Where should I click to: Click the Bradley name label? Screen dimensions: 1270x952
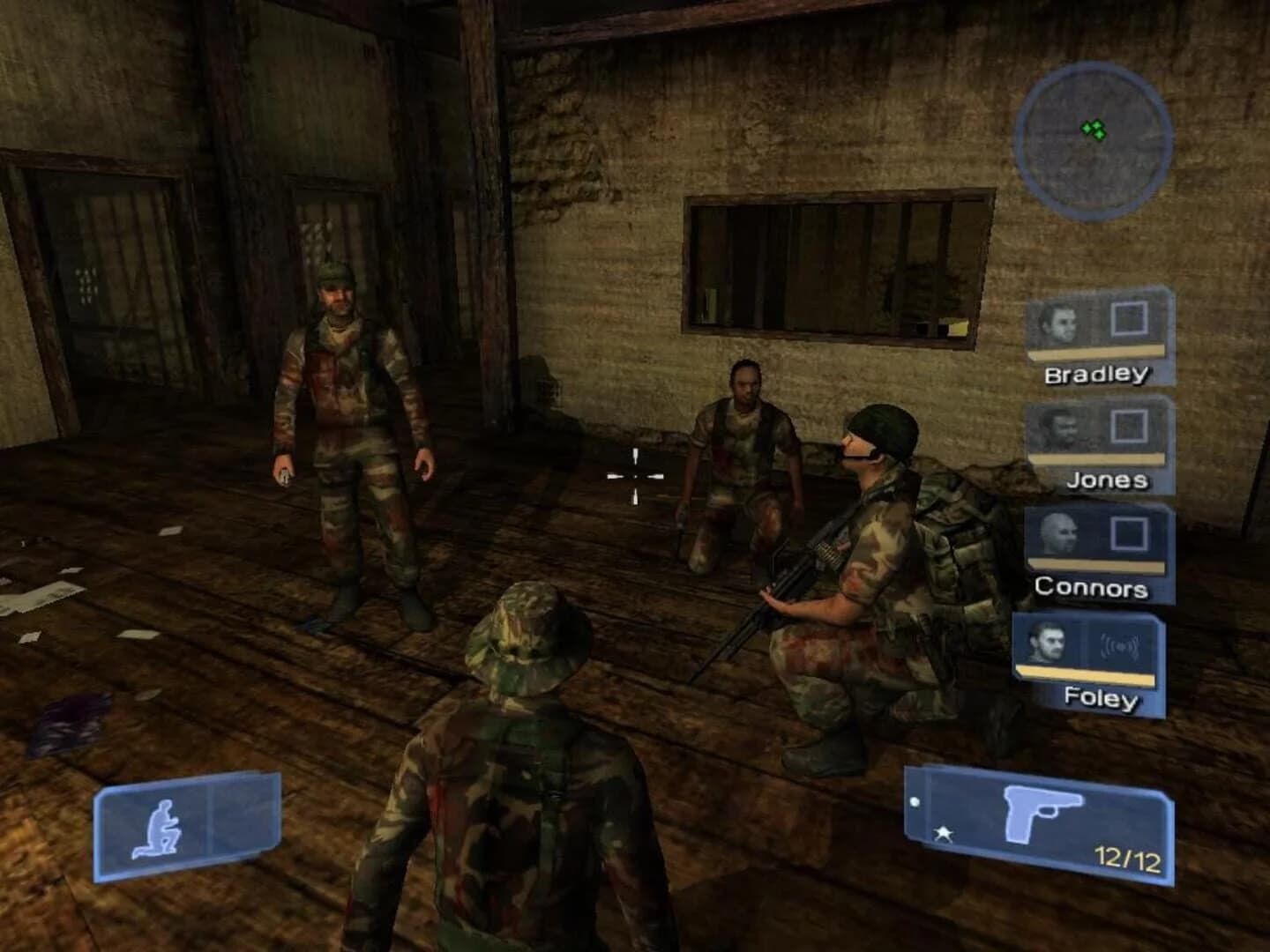1099,375
